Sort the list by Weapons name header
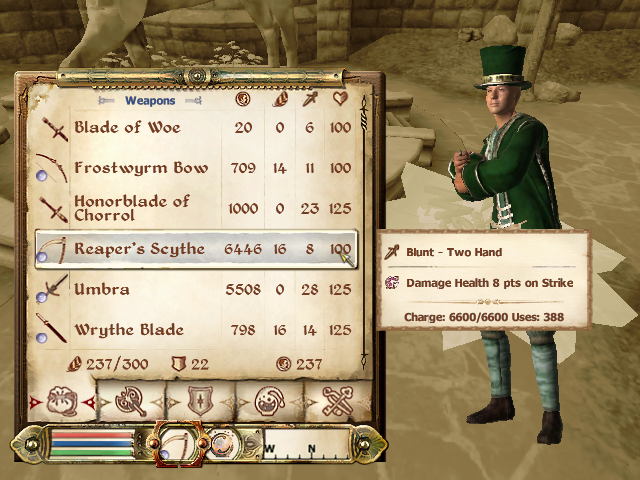The image size is (640, 480). (150, 100)
